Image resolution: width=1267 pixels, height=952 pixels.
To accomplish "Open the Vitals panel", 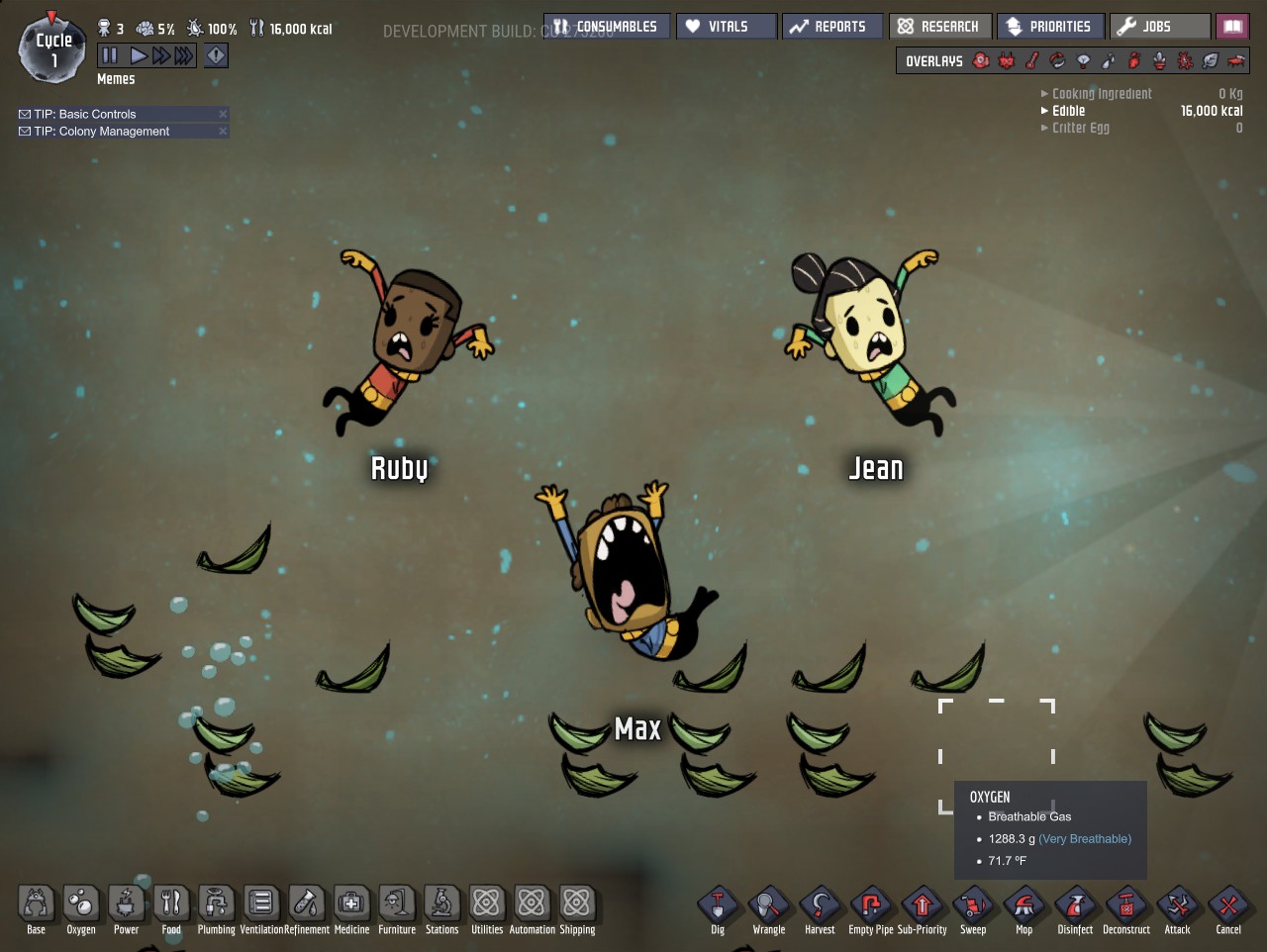I will (726, 27).
